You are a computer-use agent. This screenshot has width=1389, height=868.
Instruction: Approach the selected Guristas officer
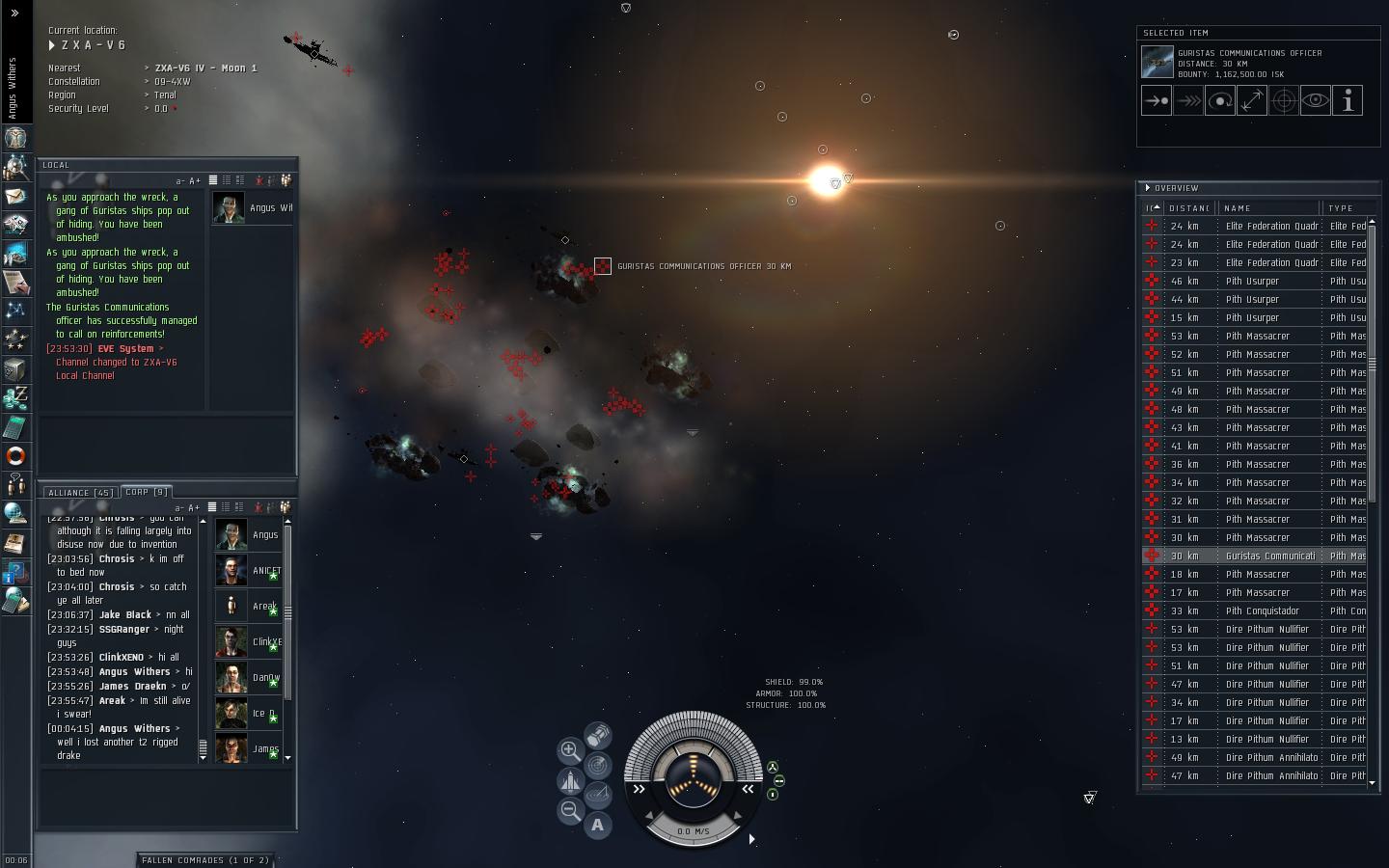pyautogui.click(x=1157, y=100)
